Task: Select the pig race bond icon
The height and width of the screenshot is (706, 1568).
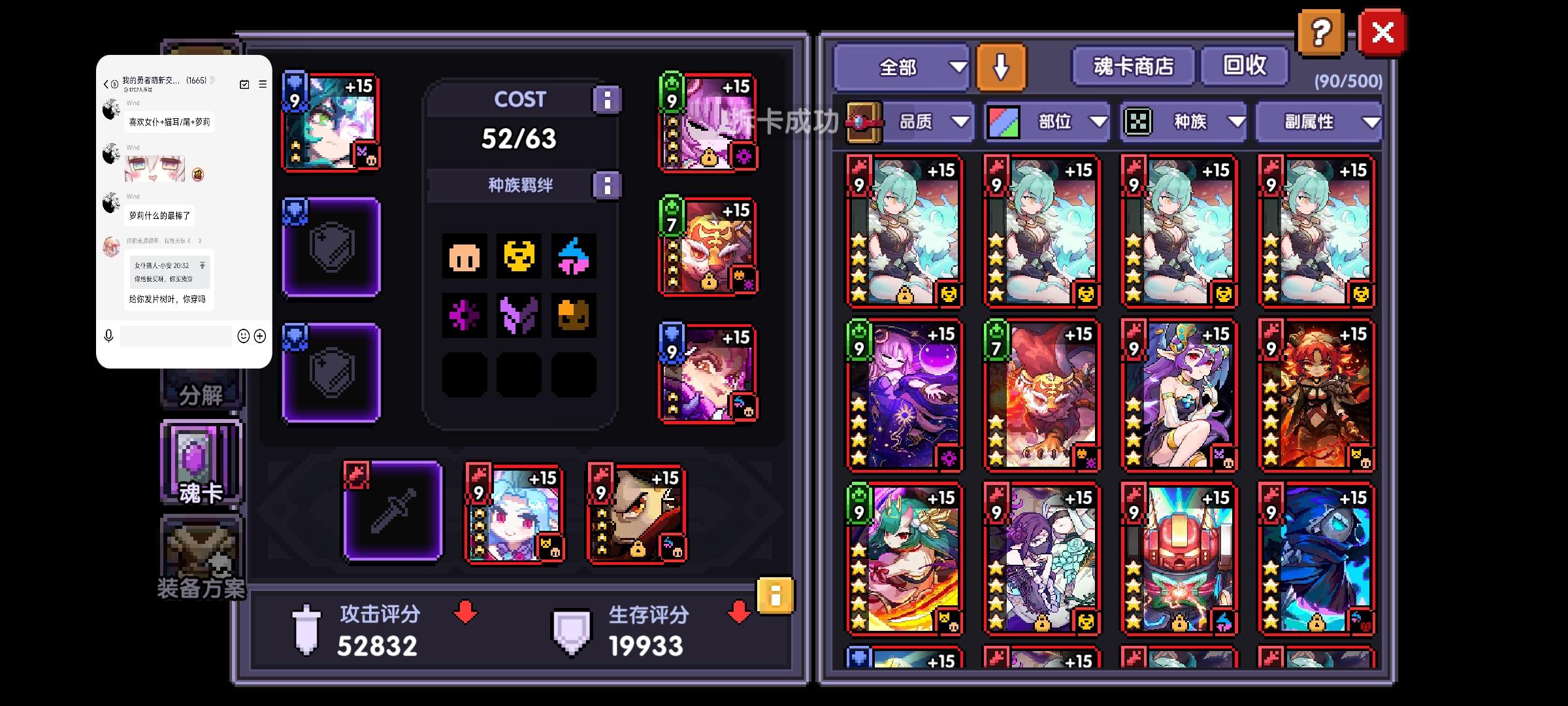Action: point(465,257)
